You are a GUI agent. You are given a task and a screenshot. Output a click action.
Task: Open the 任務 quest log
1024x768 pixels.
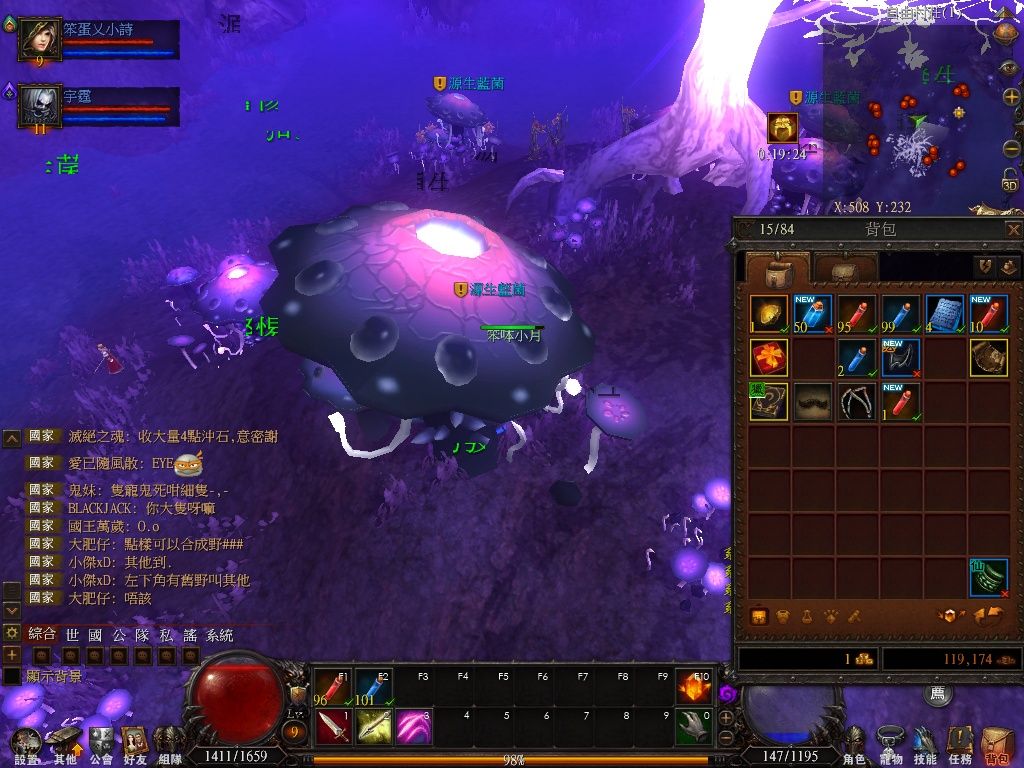coord(960,745)
